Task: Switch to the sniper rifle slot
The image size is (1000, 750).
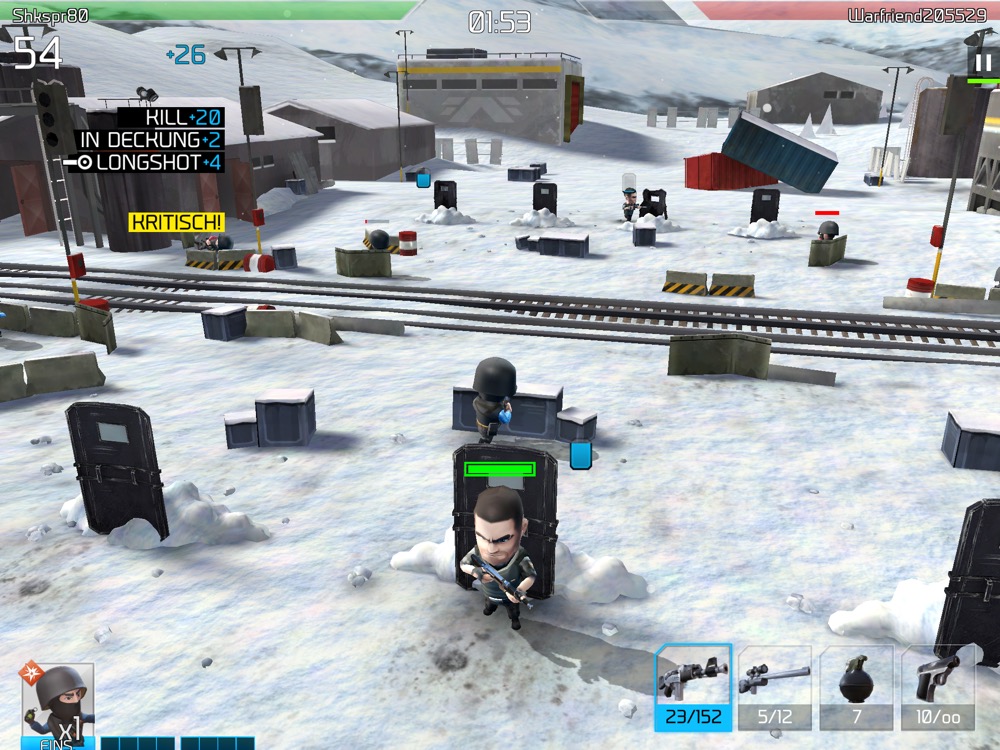Action: [x=774, y=686]
